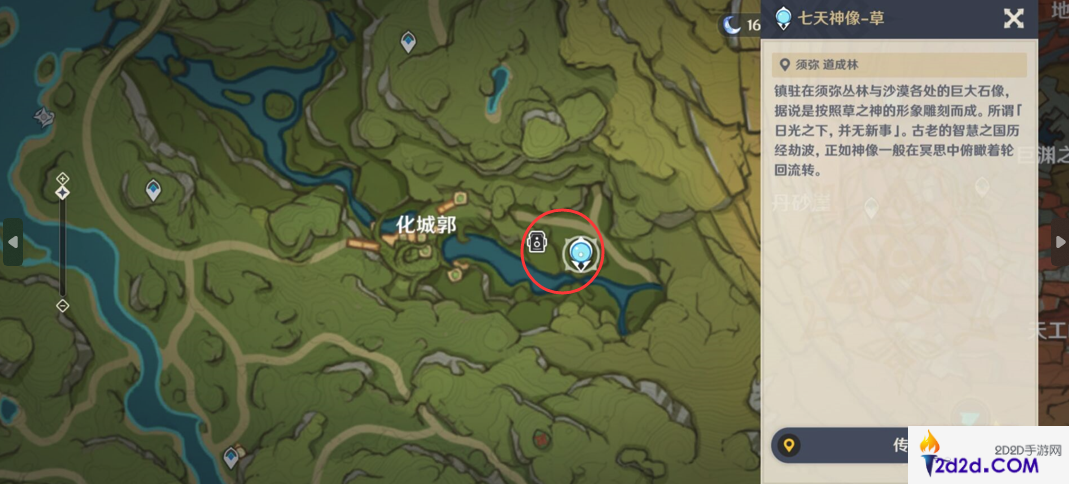Select the domain marker beside the statue
The height and width of the screenshot is (484, 1069).
[538, 243]
